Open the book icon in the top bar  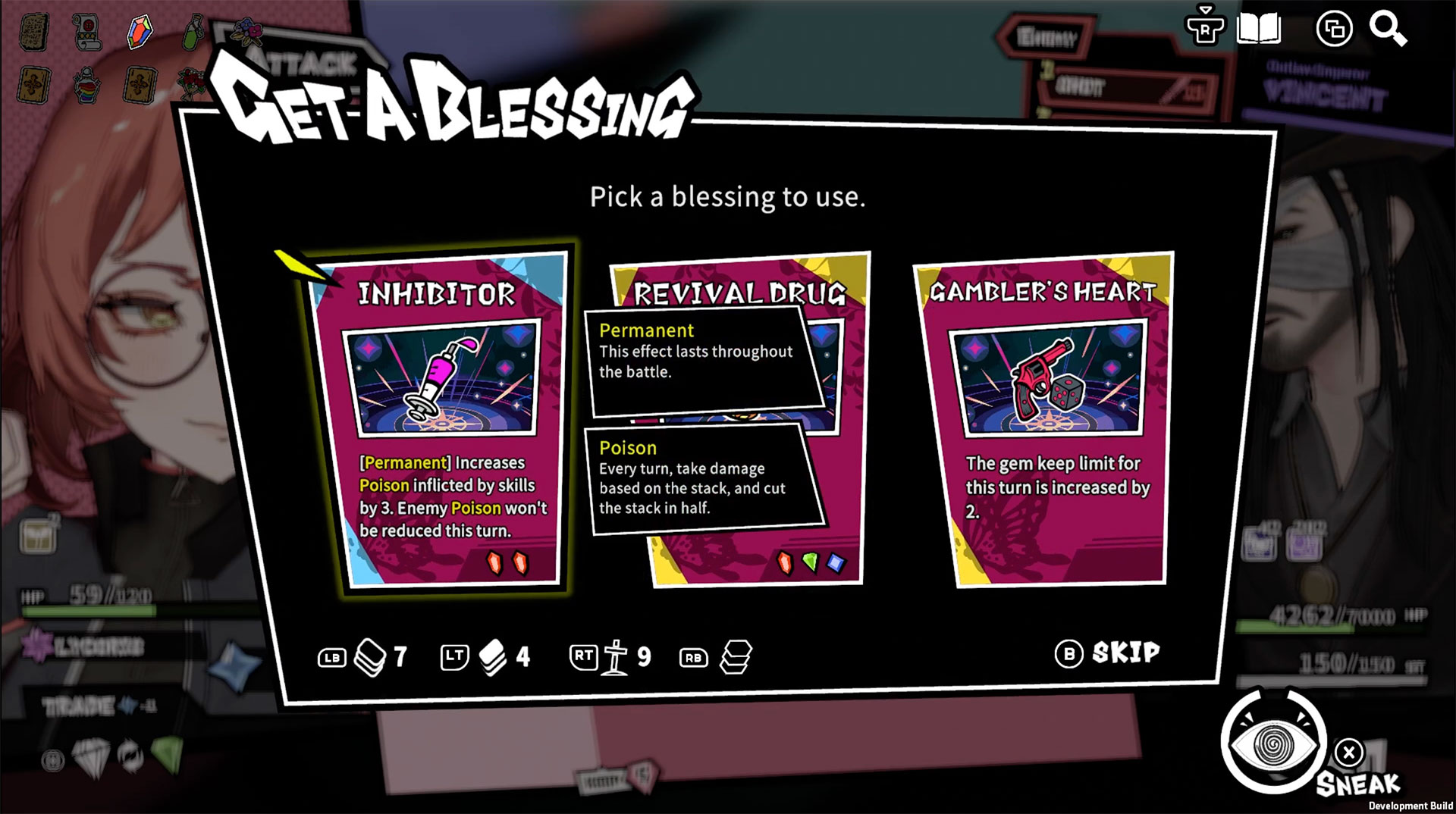[1259, 30]
